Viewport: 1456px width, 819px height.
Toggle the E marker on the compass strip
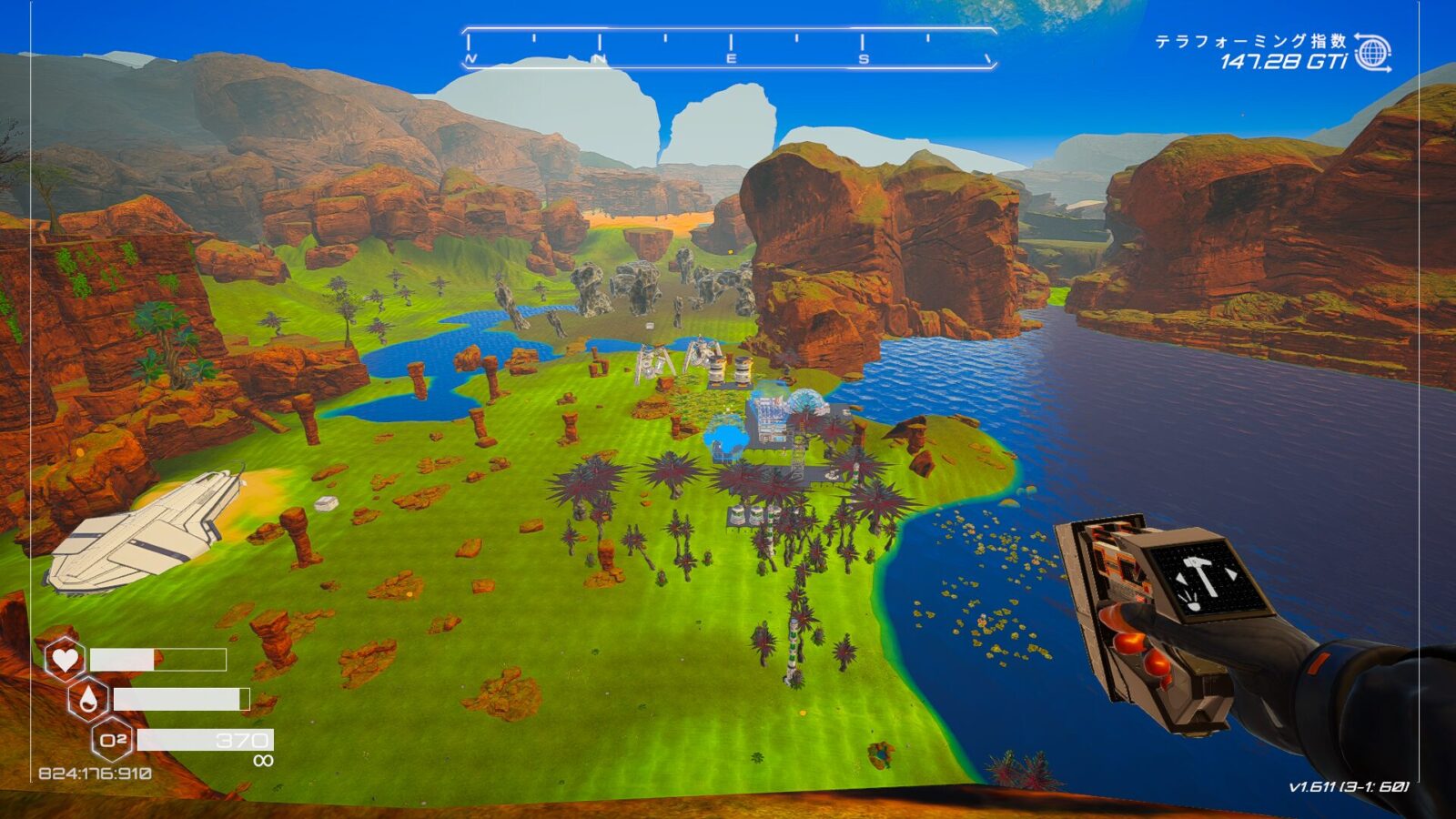coord(730,58)
